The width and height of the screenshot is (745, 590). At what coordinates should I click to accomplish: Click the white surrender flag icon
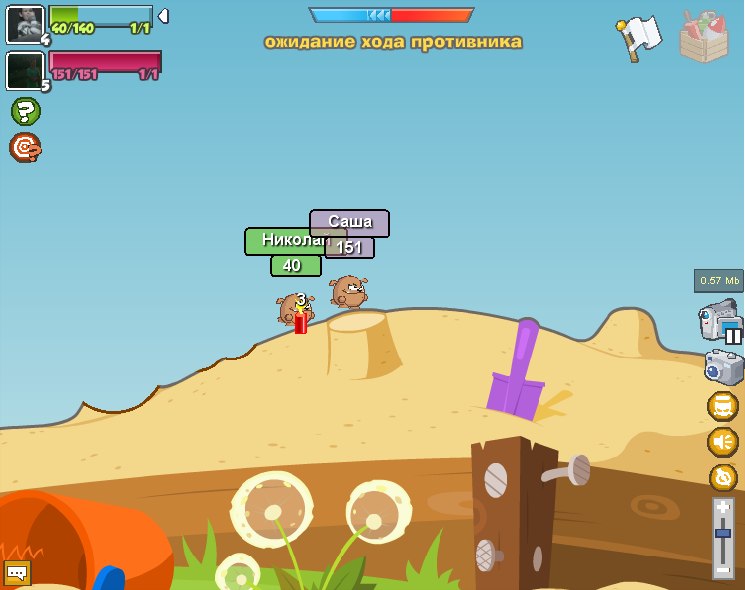pyautogui.click(x=637, y=38)
